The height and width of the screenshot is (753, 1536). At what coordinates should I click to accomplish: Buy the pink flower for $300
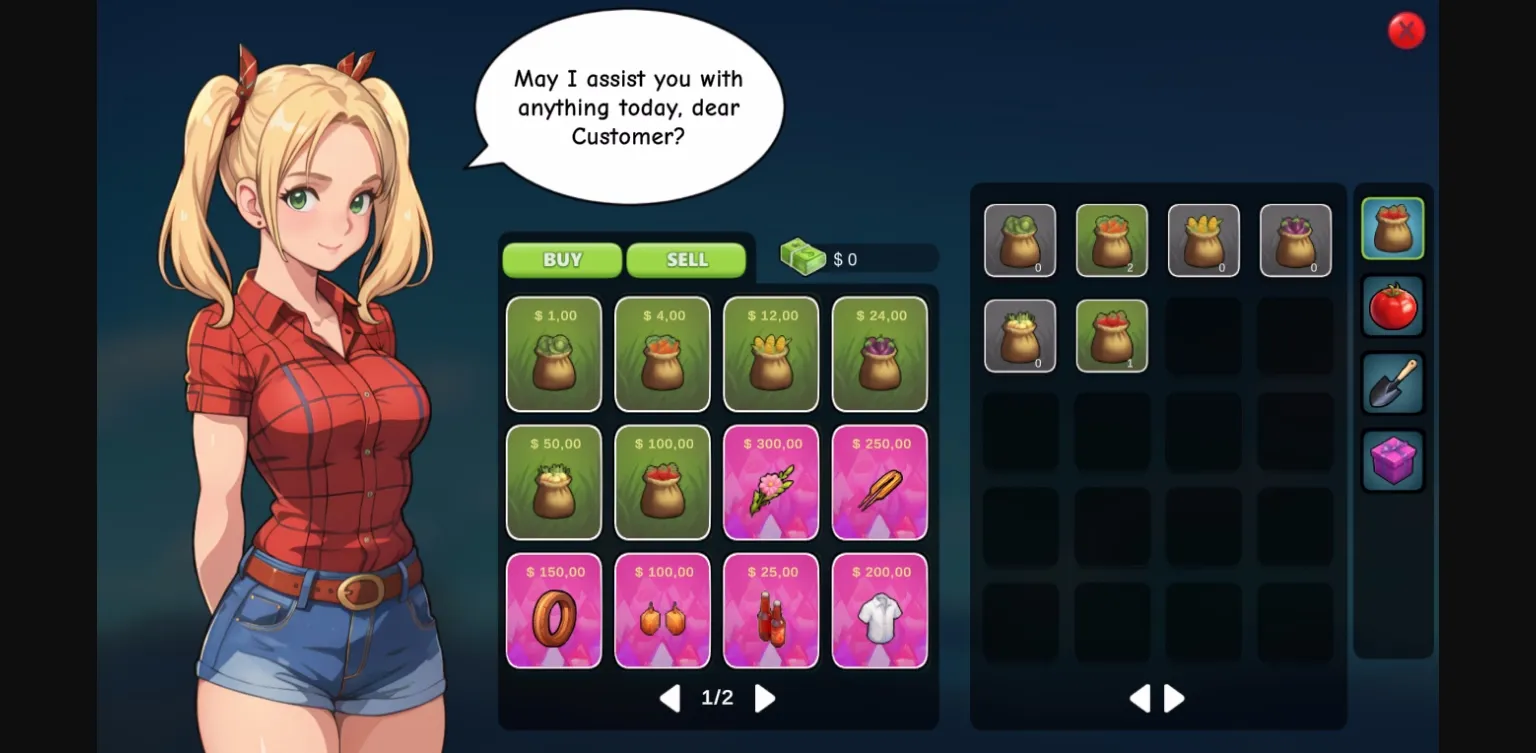(x=771, y=482)
